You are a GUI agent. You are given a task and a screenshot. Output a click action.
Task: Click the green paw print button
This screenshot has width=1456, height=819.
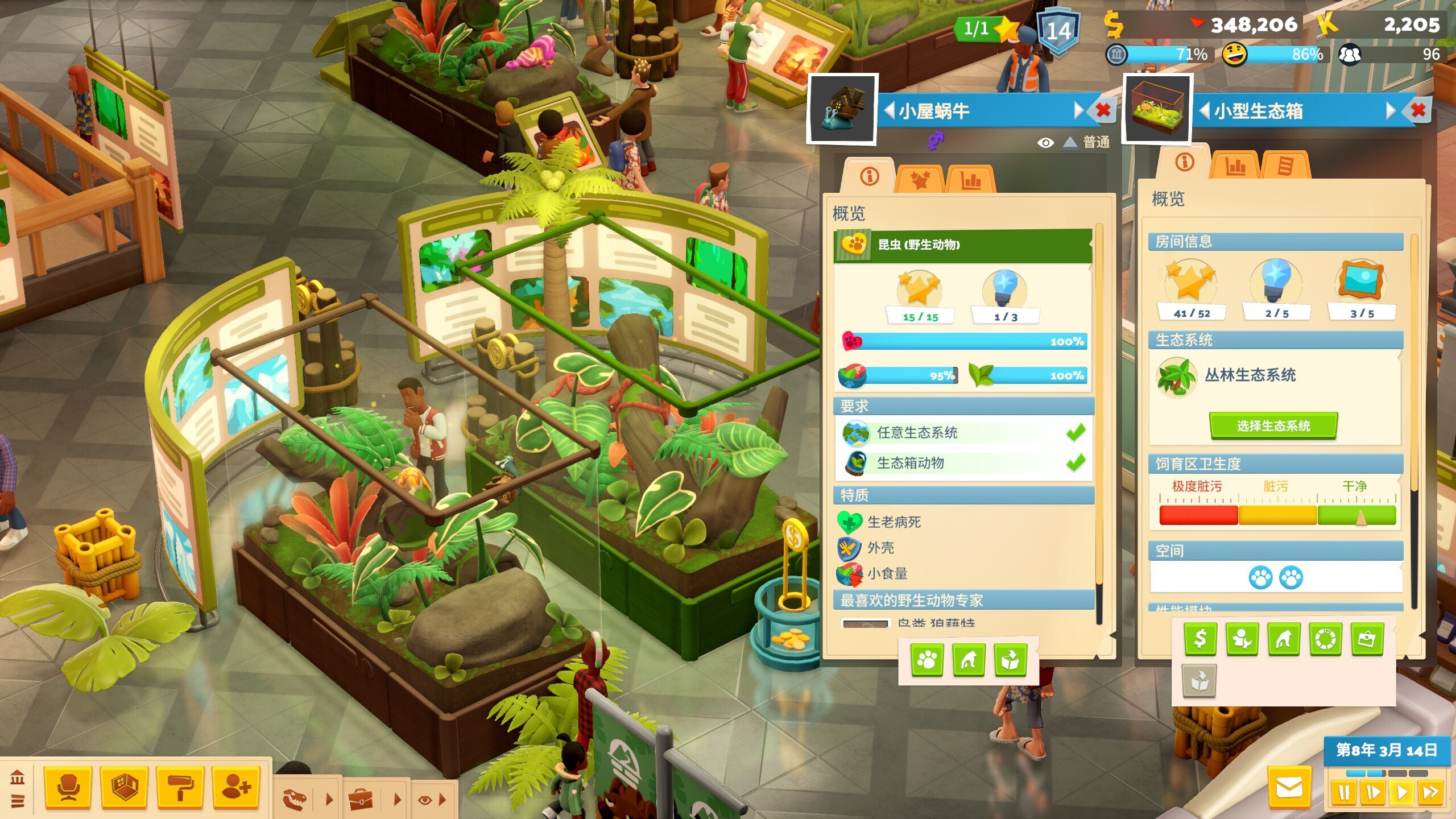pos(927,660)
